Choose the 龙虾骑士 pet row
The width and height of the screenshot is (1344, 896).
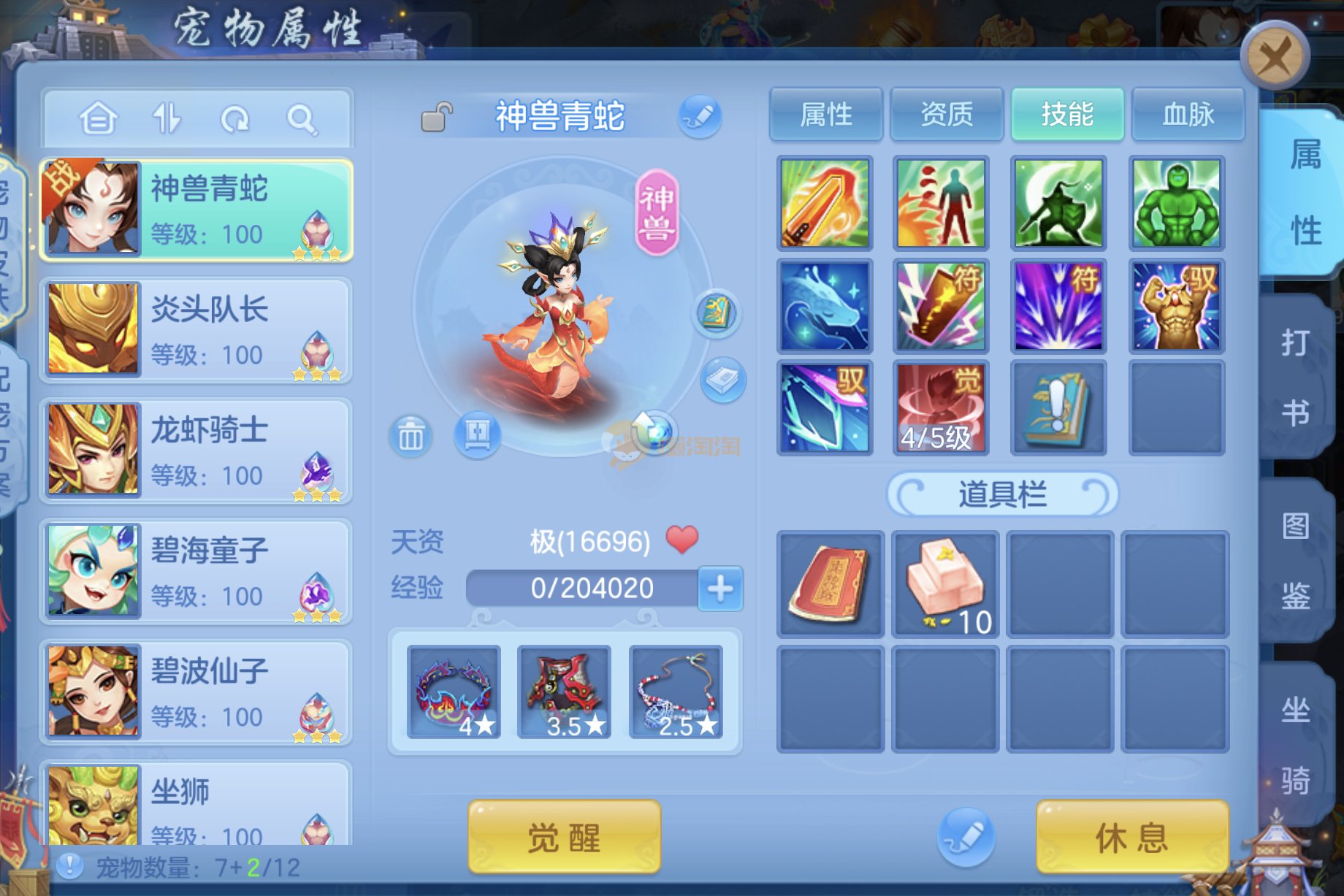click(196, 451)
